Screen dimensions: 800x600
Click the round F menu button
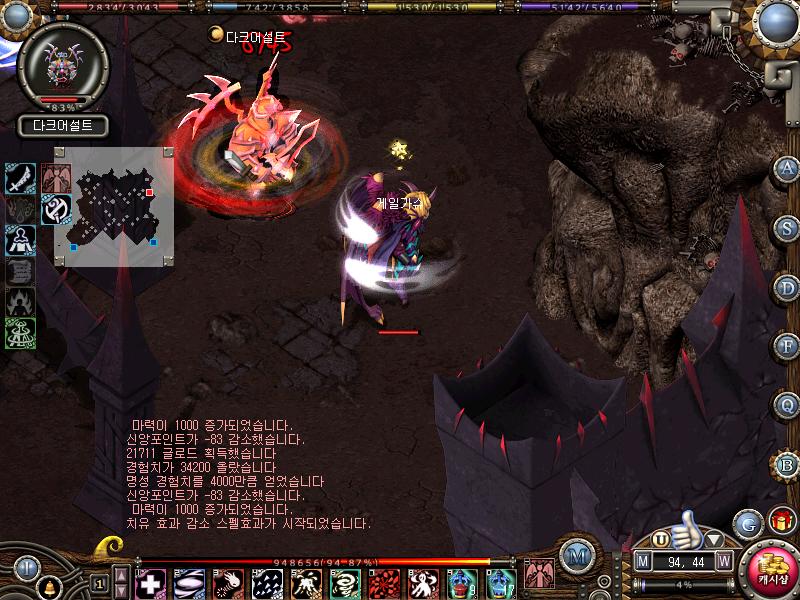click(x=787, y=346)
